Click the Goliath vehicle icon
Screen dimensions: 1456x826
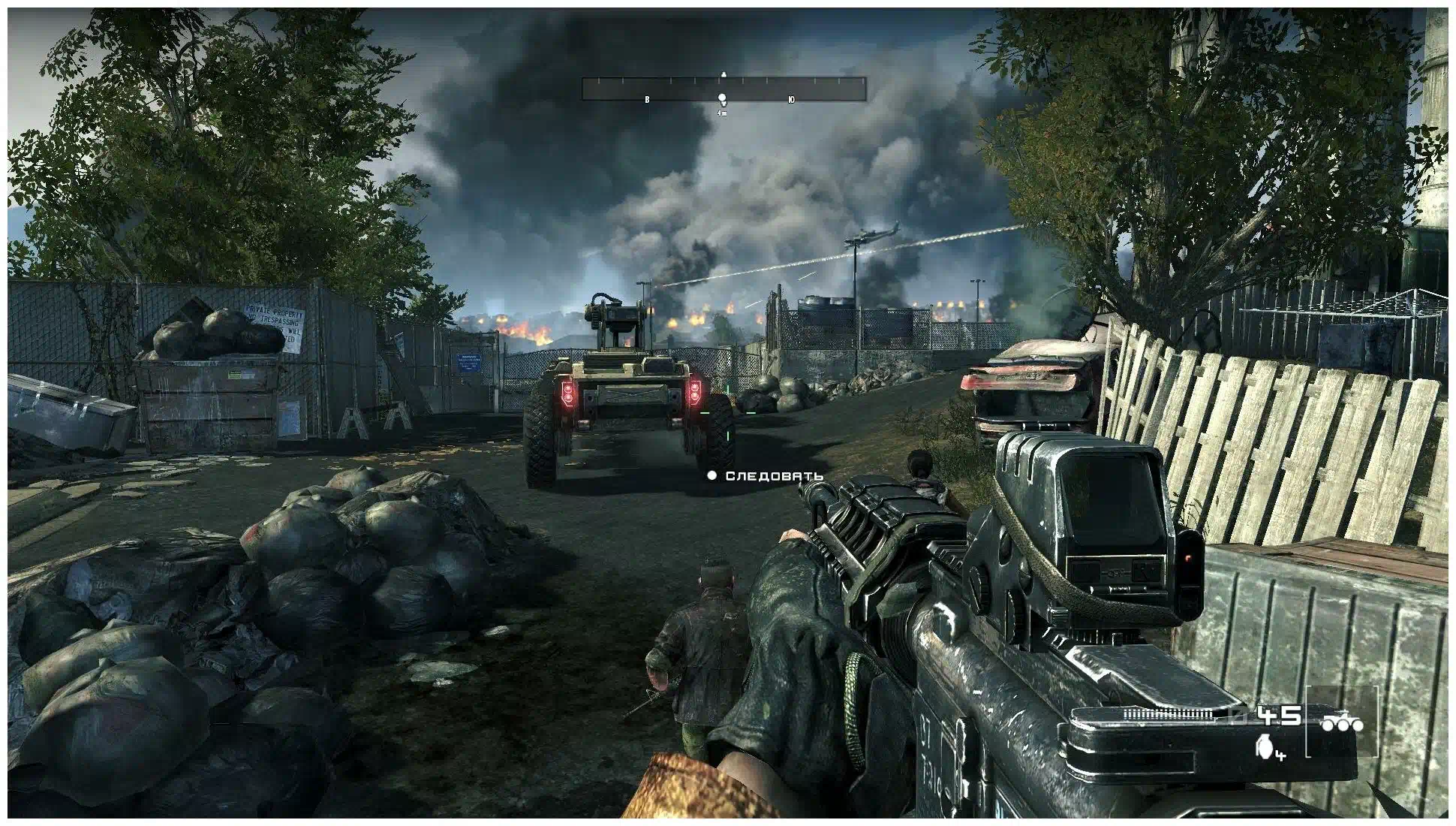pyautogui.click(x=1342, y=723)
